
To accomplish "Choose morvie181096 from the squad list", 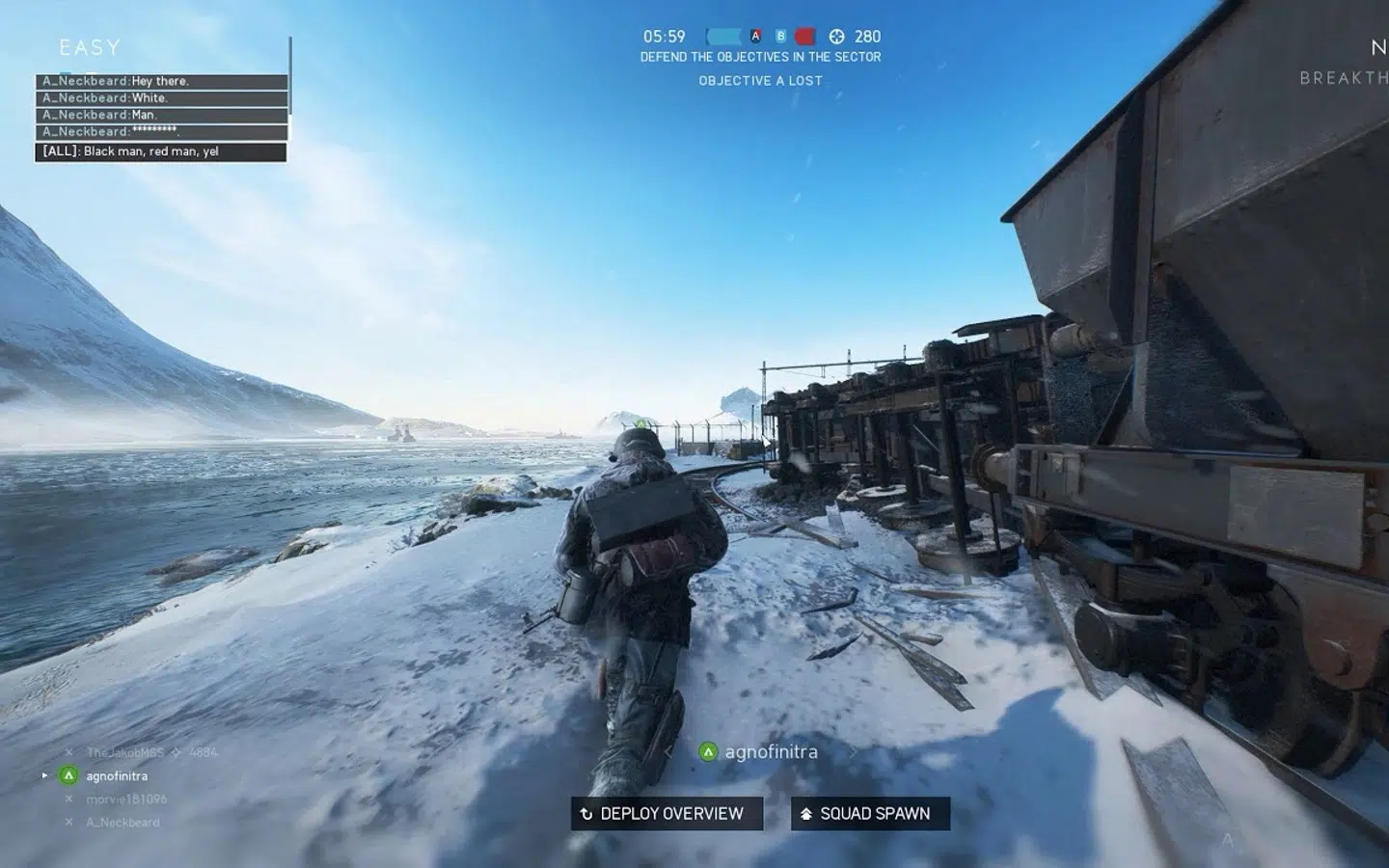I will 126,799.
